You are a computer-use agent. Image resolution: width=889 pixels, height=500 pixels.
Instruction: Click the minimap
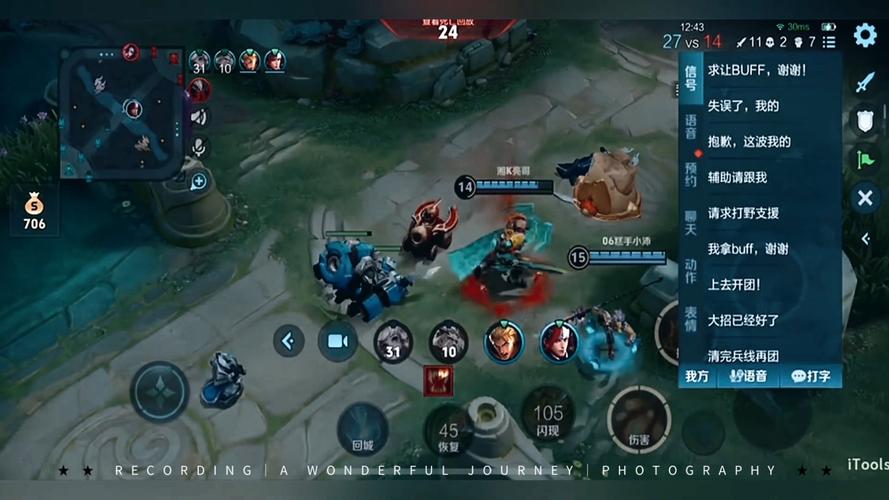tap(120, 112)
